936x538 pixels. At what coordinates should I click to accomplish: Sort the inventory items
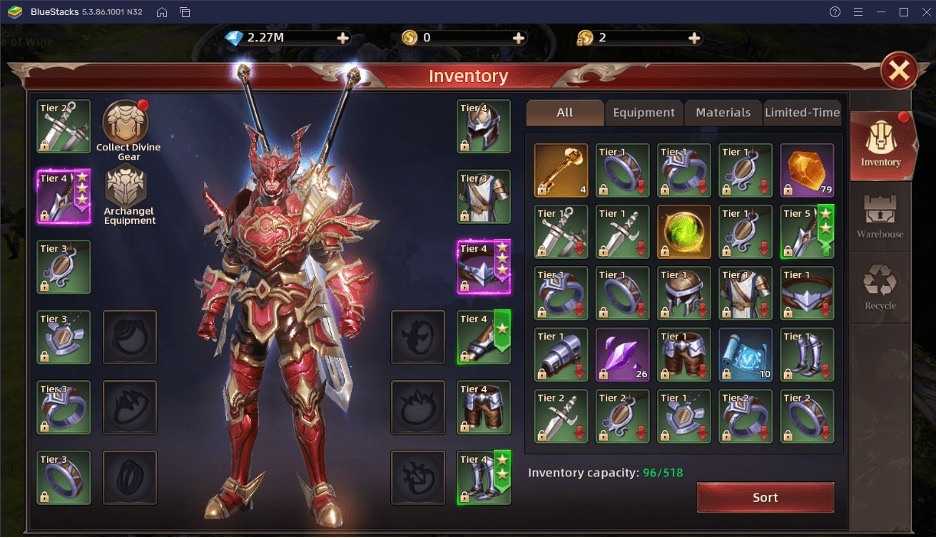tap(765, 497)
